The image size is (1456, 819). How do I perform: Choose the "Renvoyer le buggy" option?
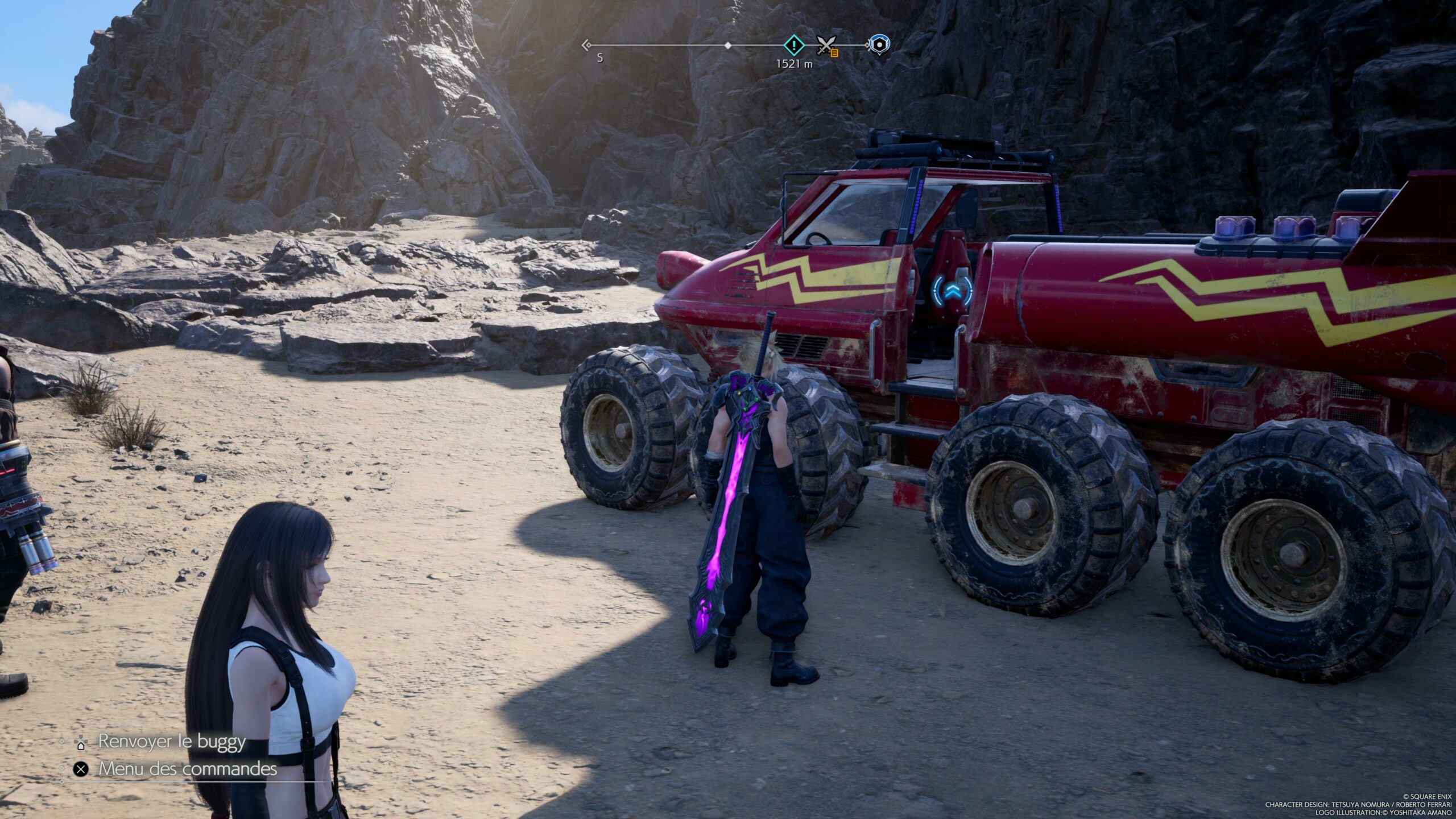click(x=171, y=742)
